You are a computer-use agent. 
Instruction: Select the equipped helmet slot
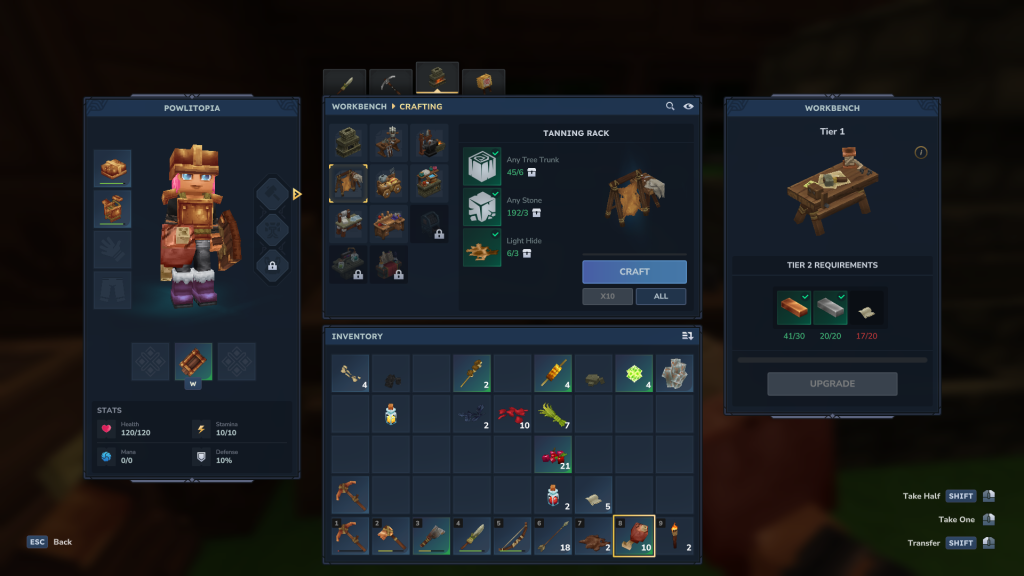113,168
